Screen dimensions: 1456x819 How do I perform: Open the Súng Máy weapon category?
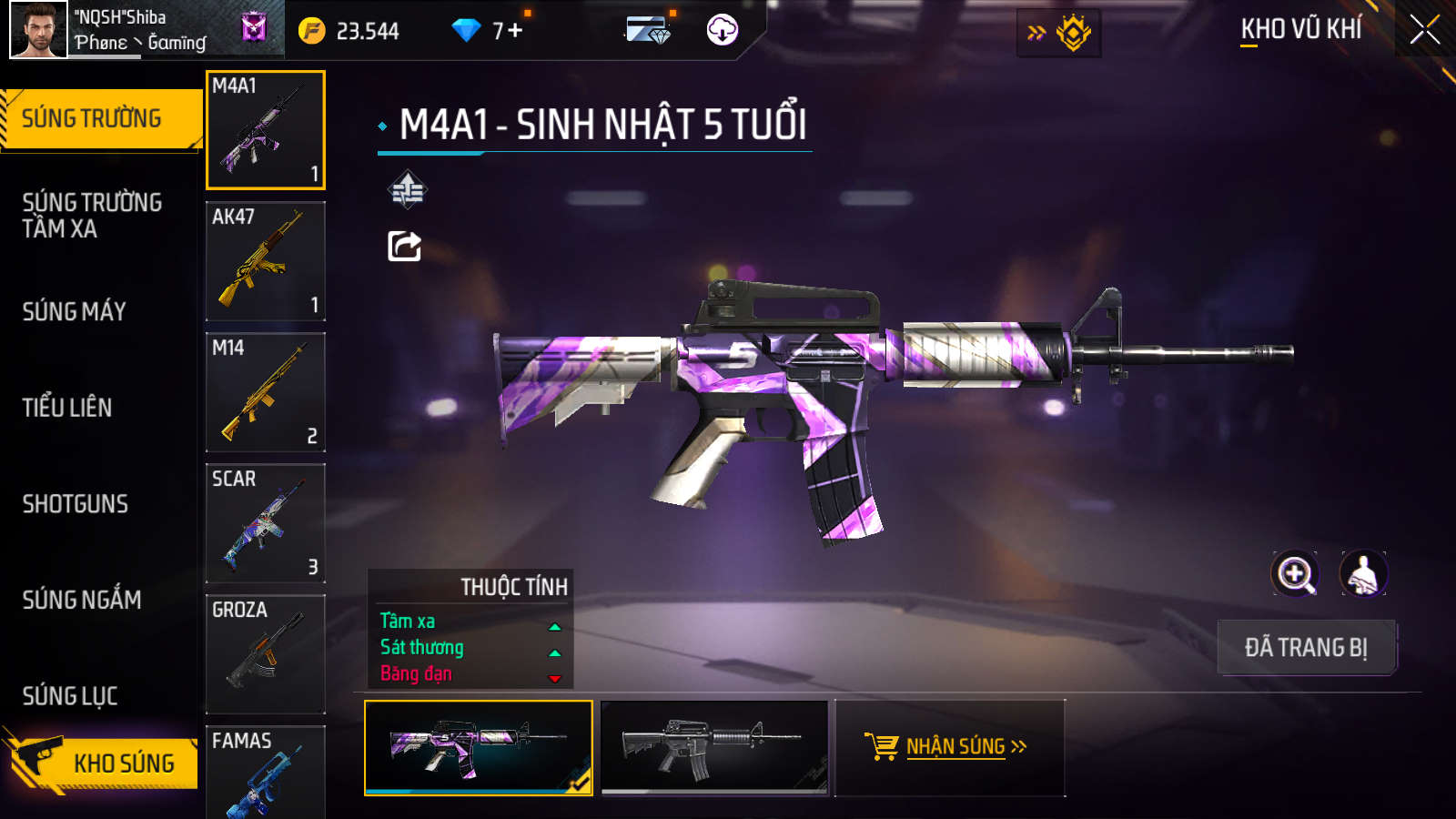pos(75,312)
